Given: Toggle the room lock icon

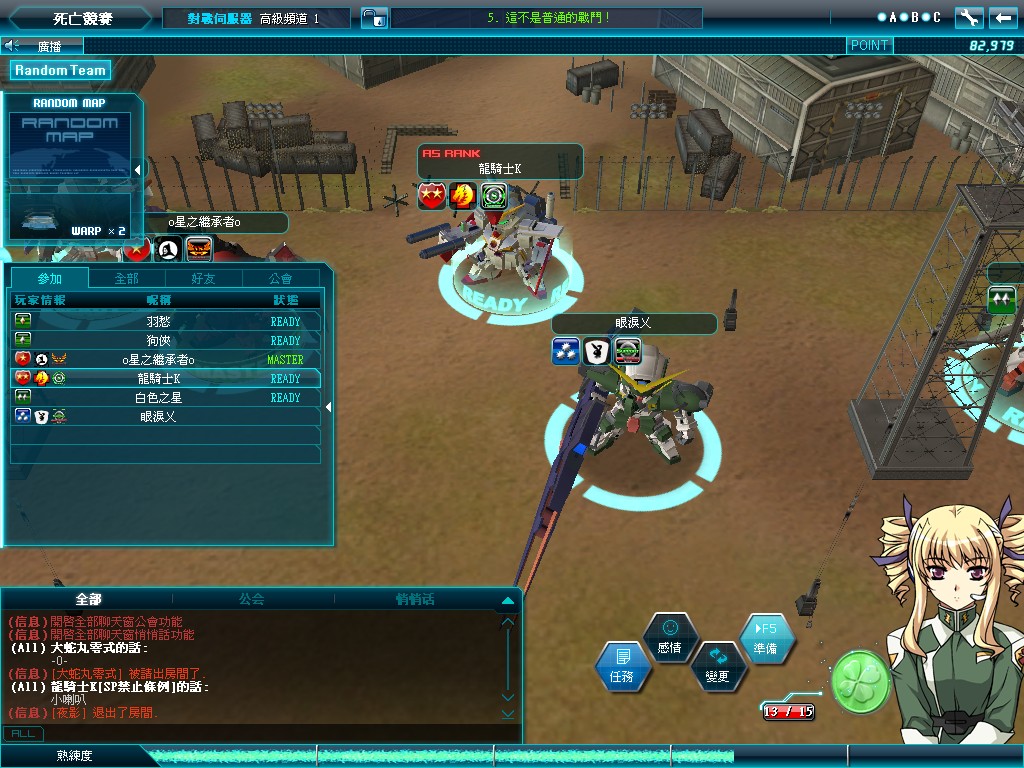Looking at the screenshot, I should click(x=373, y=18).
